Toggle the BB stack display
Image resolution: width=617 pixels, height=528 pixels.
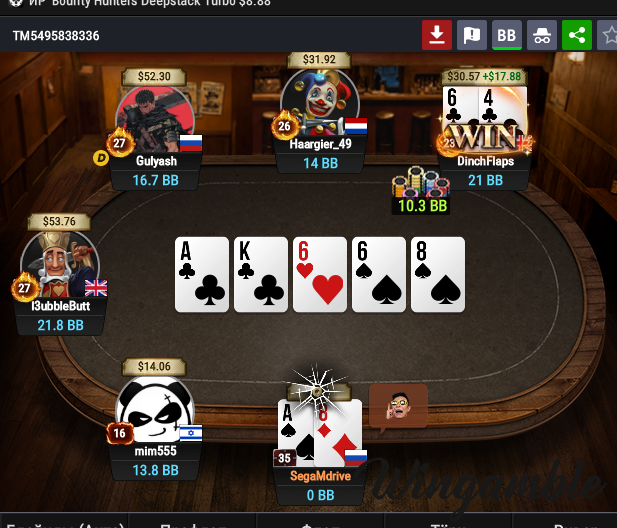506,36
